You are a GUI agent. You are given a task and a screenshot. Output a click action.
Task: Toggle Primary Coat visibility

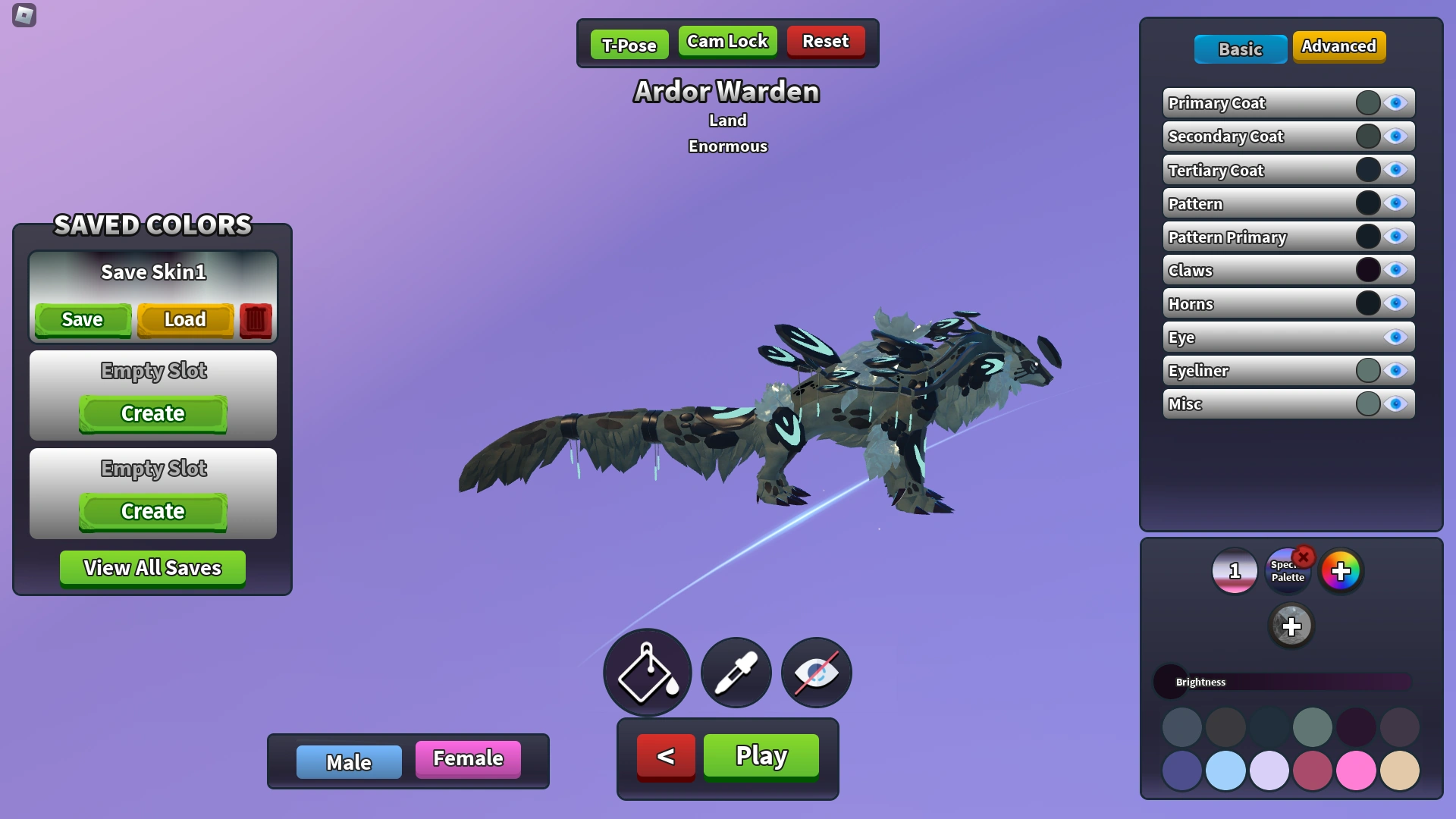(1396, 102)
